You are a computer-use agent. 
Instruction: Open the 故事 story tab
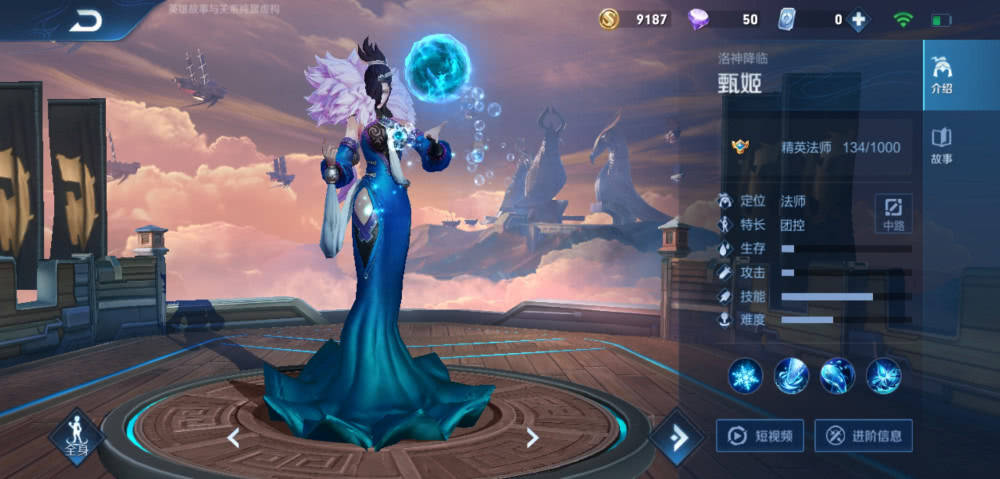click(941, 144)
